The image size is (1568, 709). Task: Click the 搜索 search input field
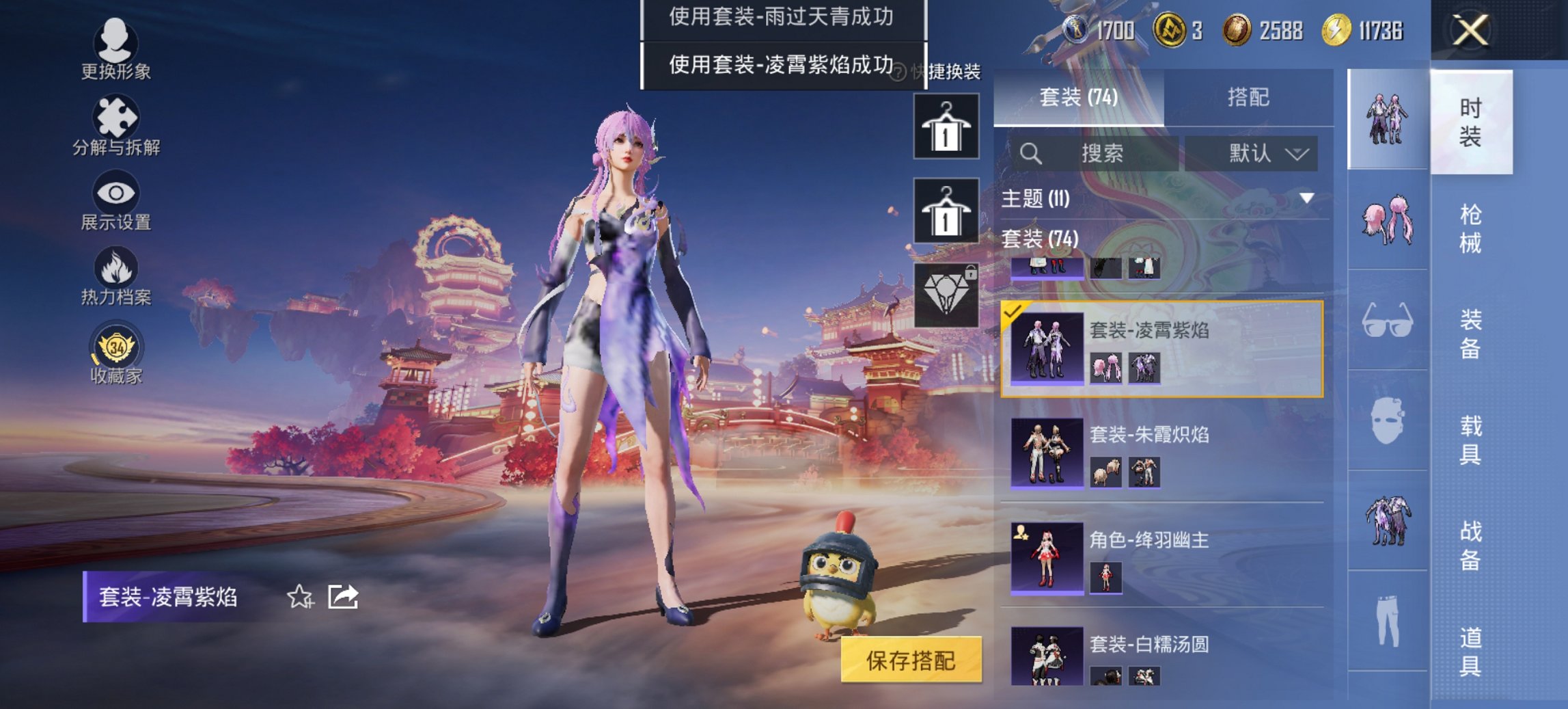[x=1093, y=153]
